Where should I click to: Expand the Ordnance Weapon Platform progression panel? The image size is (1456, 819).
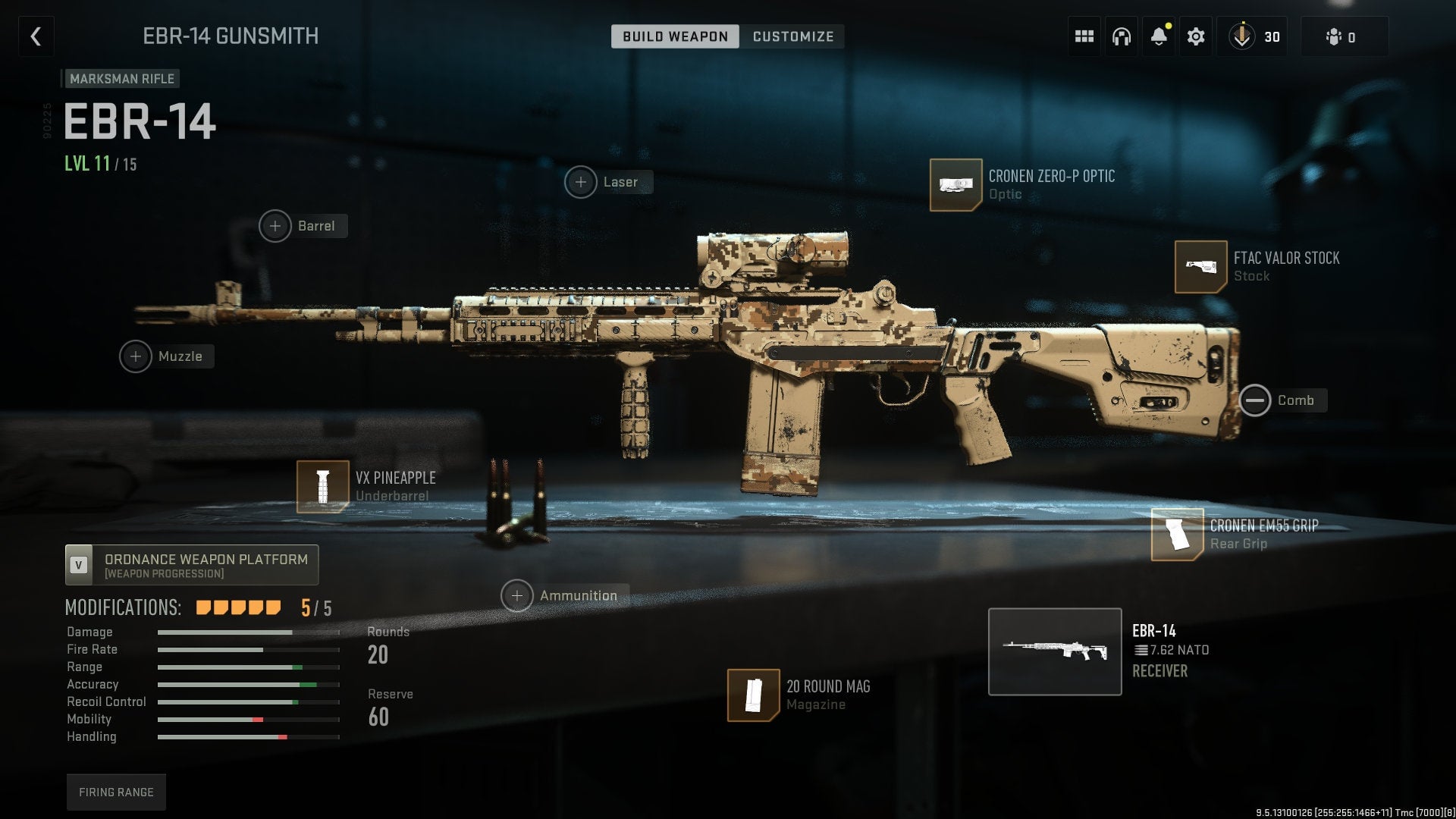pos(191,564)
